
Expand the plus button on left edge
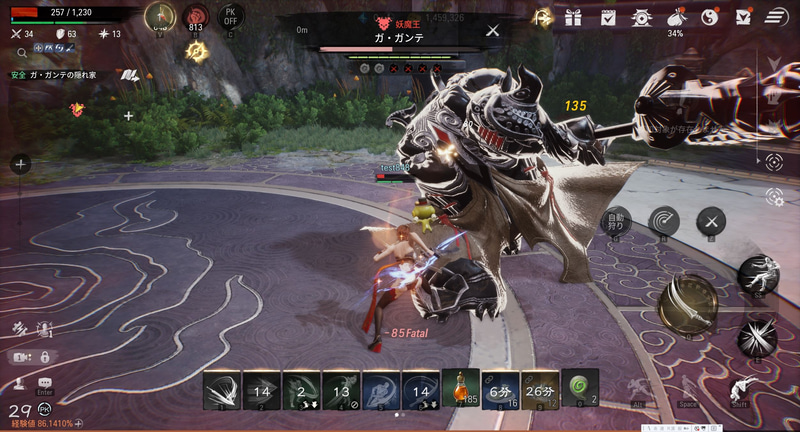20,164
